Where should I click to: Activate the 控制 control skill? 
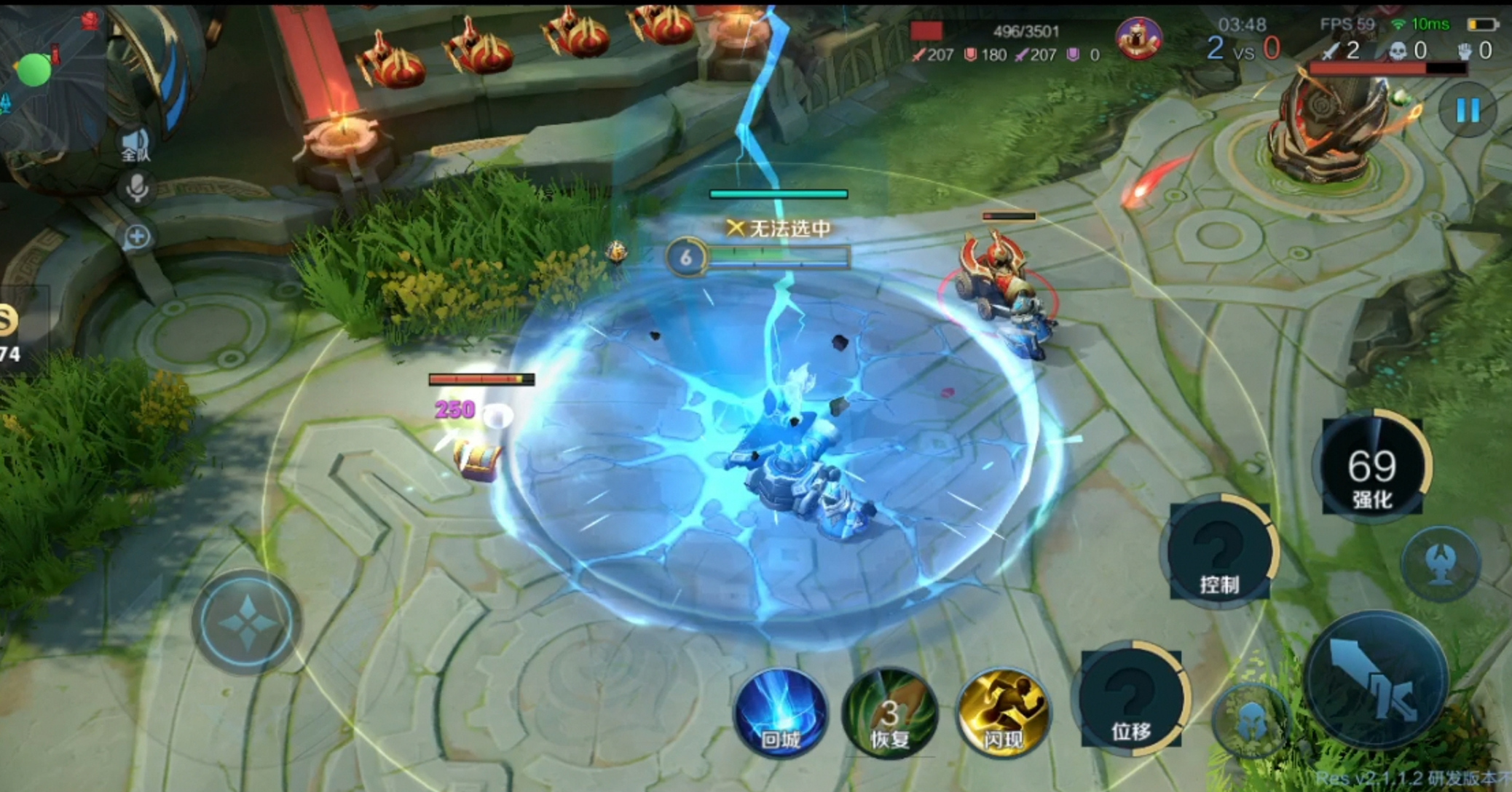pyautogui.click(x=1220, y=553)
